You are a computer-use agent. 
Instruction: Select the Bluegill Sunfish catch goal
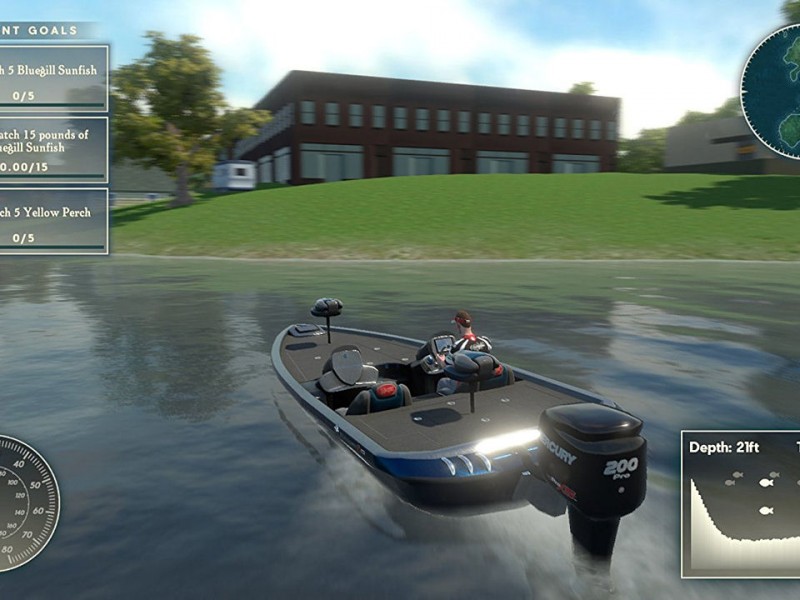pos(52,78)
